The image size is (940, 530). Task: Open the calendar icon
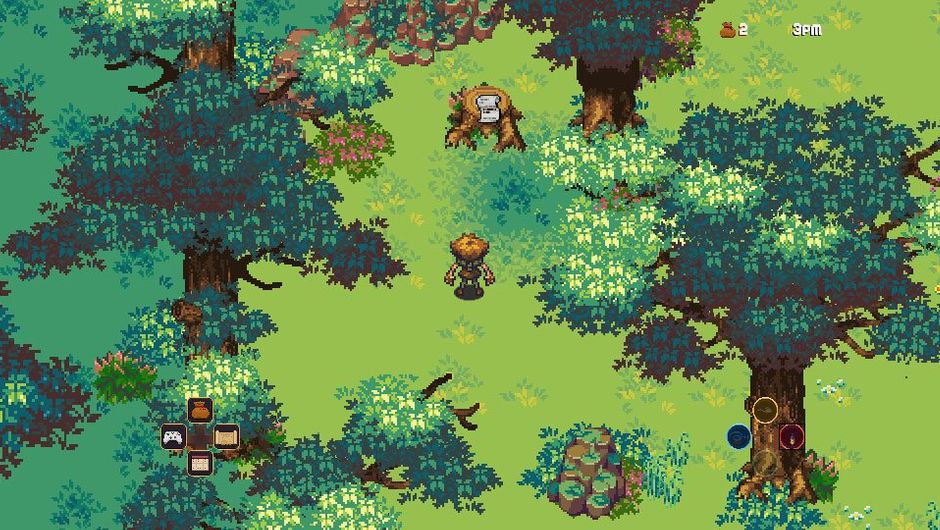[200, 463]
